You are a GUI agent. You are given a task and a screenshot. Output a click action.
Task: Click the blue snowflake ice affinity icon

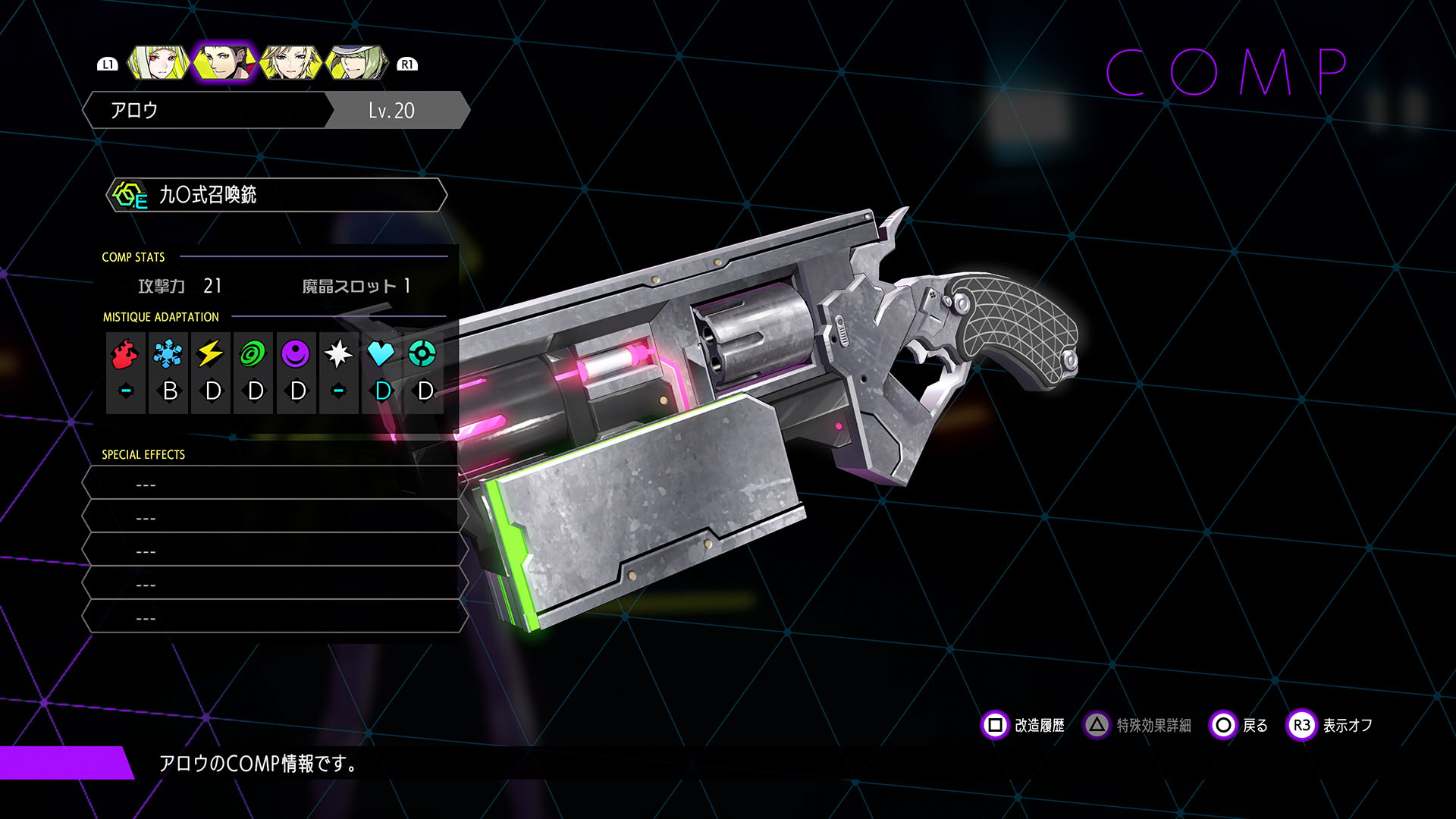tap(168, 353)
